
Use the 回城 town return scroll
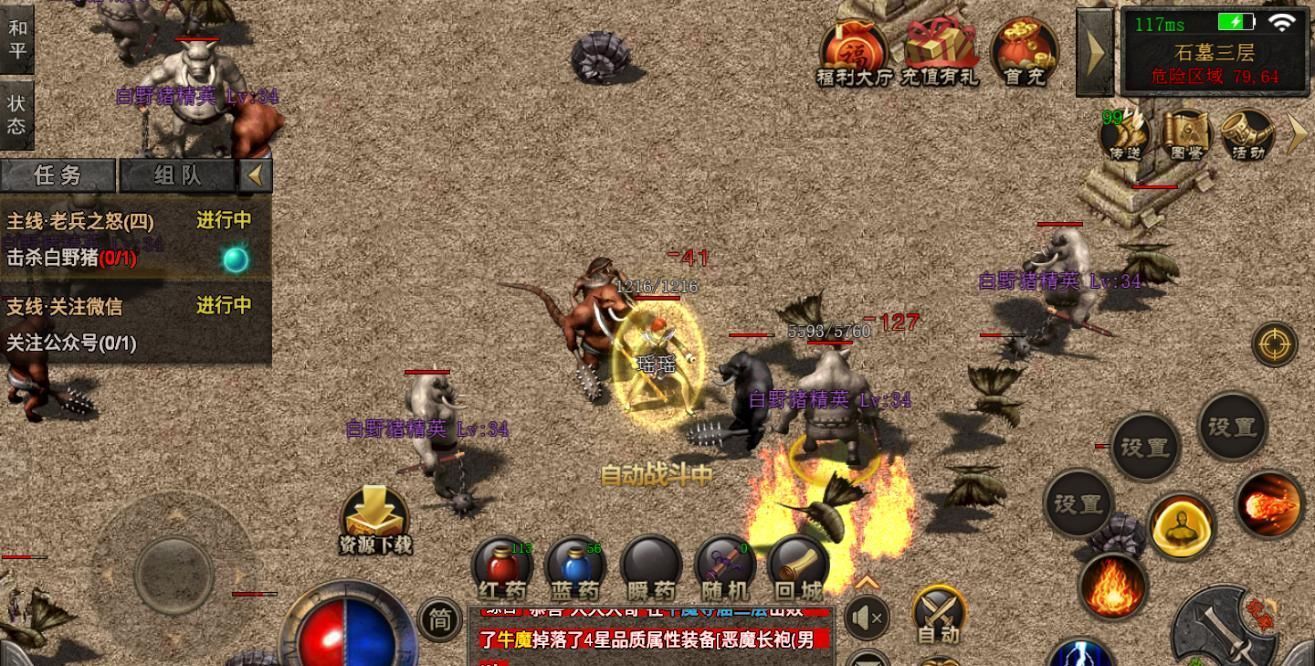798,570
